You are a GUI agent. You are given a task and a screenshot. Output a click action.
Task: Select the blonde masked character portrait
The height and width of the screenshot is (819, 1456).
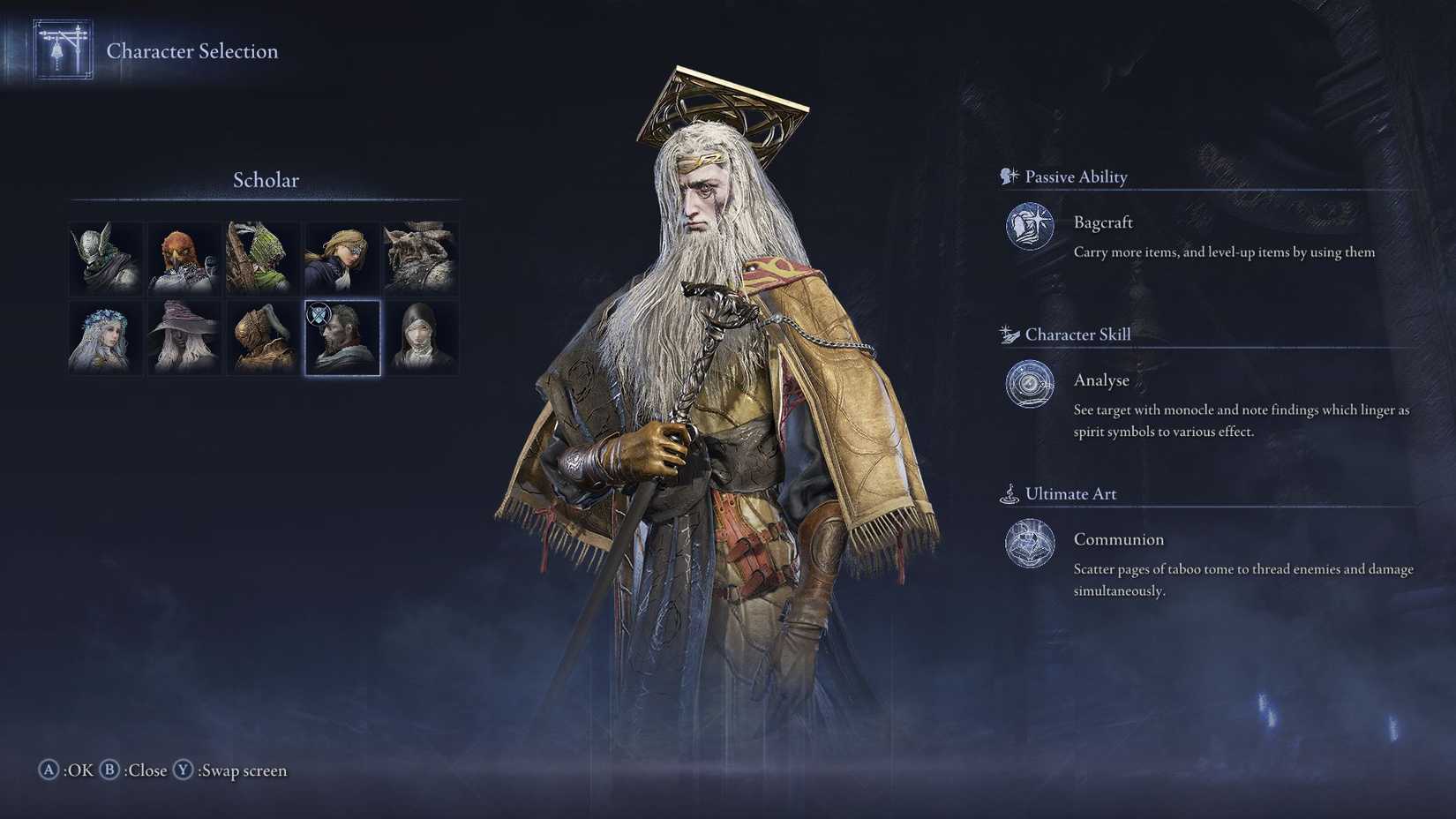point(342,257)
